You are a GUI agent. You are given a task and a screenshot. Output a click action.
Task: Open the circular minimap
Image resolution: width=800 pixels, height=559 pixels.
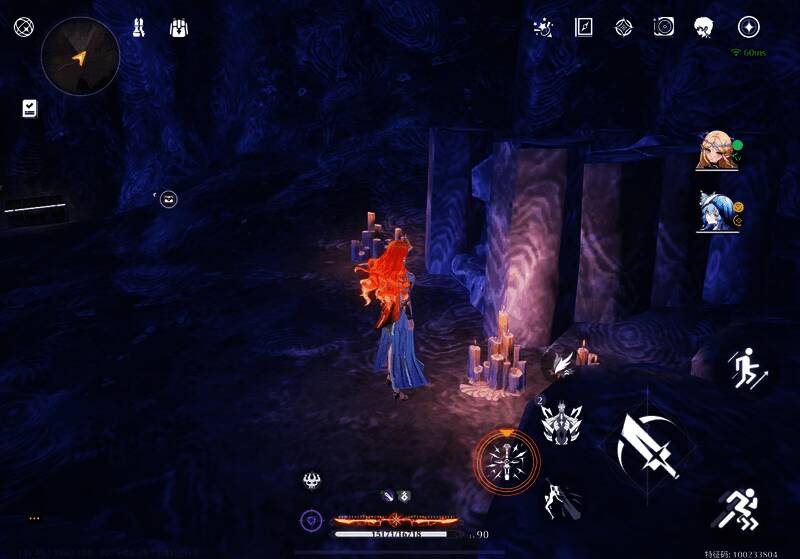tap(80, 57)
